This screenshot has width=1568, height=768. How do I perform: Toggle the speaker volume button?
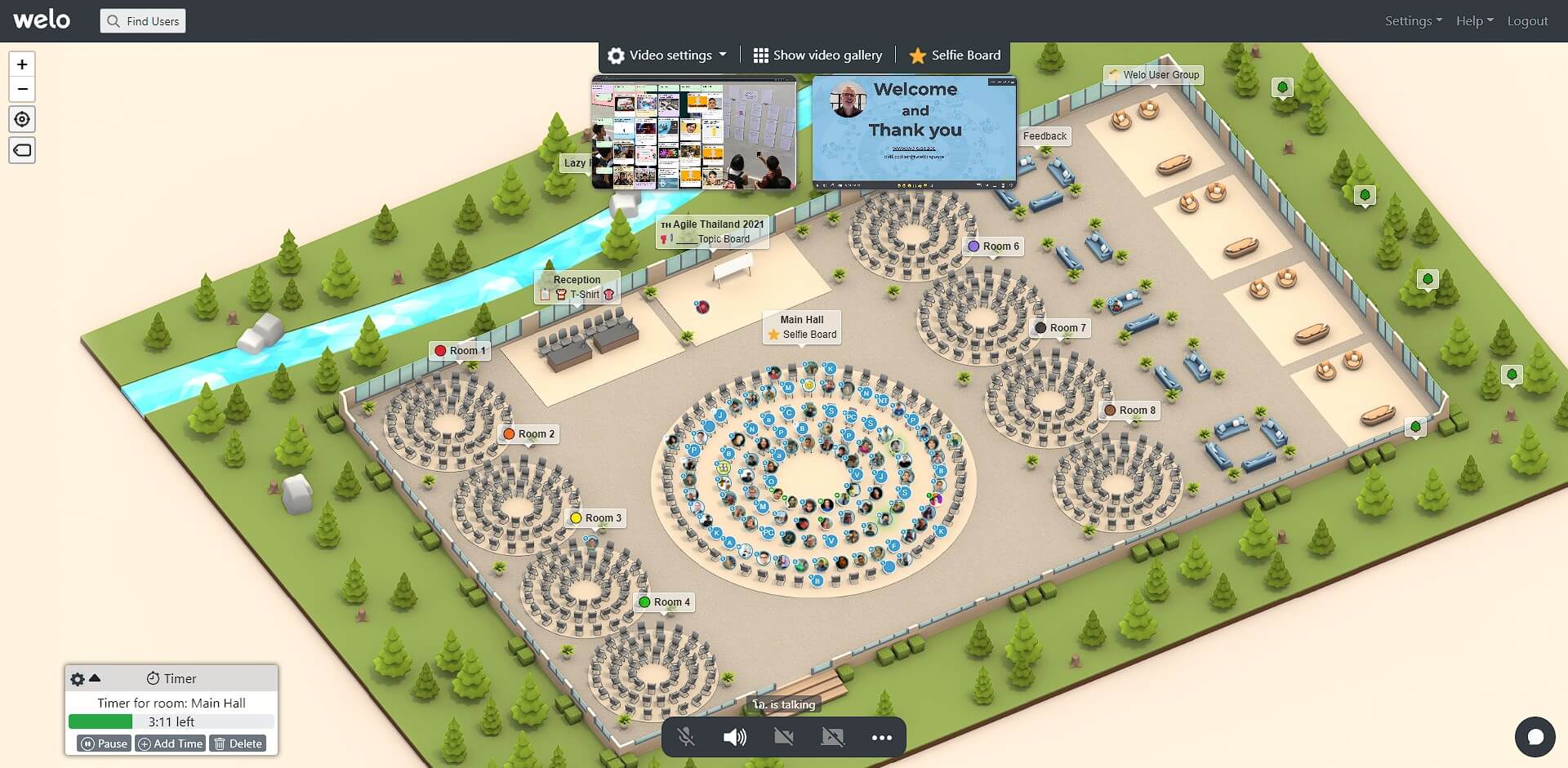pos(734,738)
